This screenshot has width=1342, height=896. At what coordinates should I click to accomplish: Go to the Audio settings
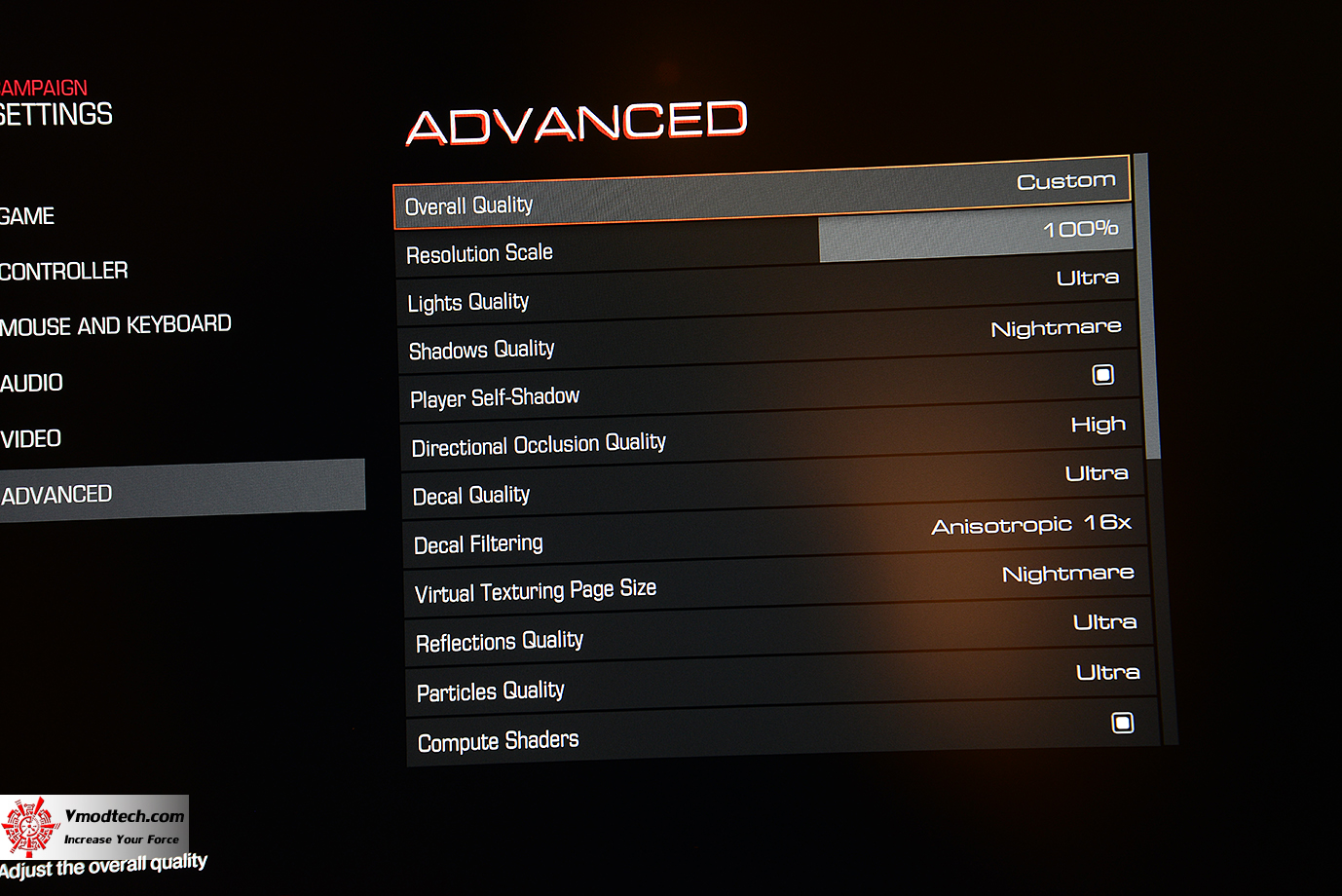pos(32,383)
